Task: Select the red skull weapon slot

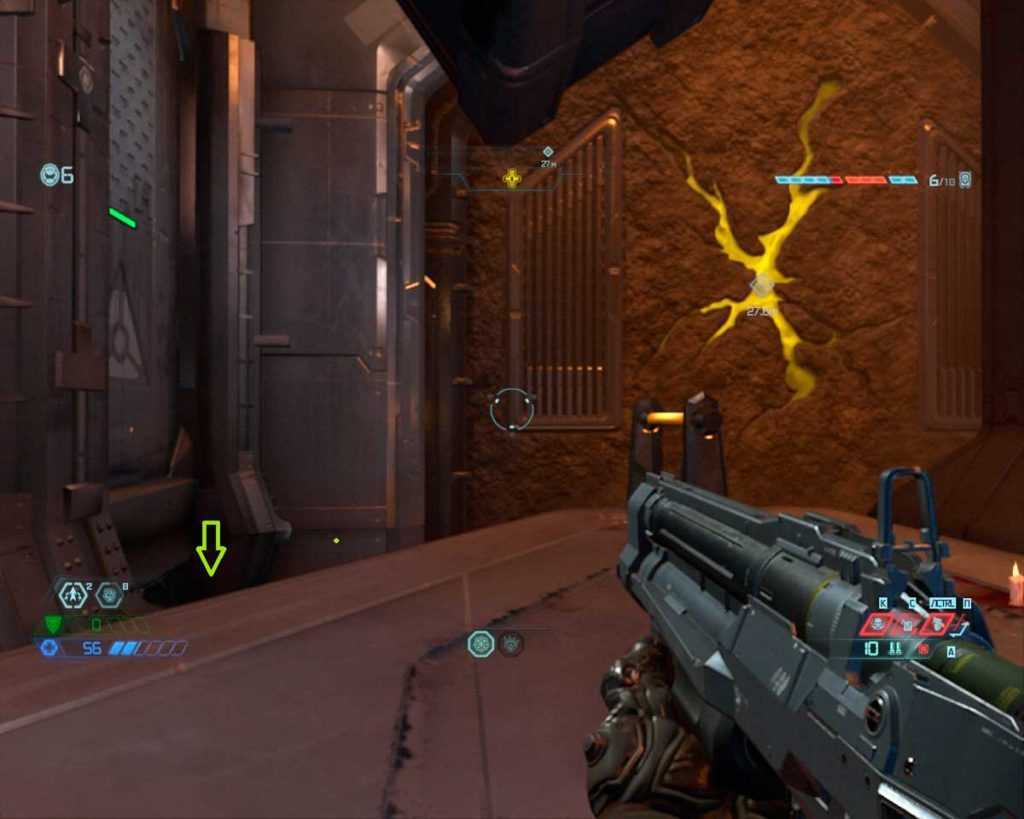Action: coord(877,625)
